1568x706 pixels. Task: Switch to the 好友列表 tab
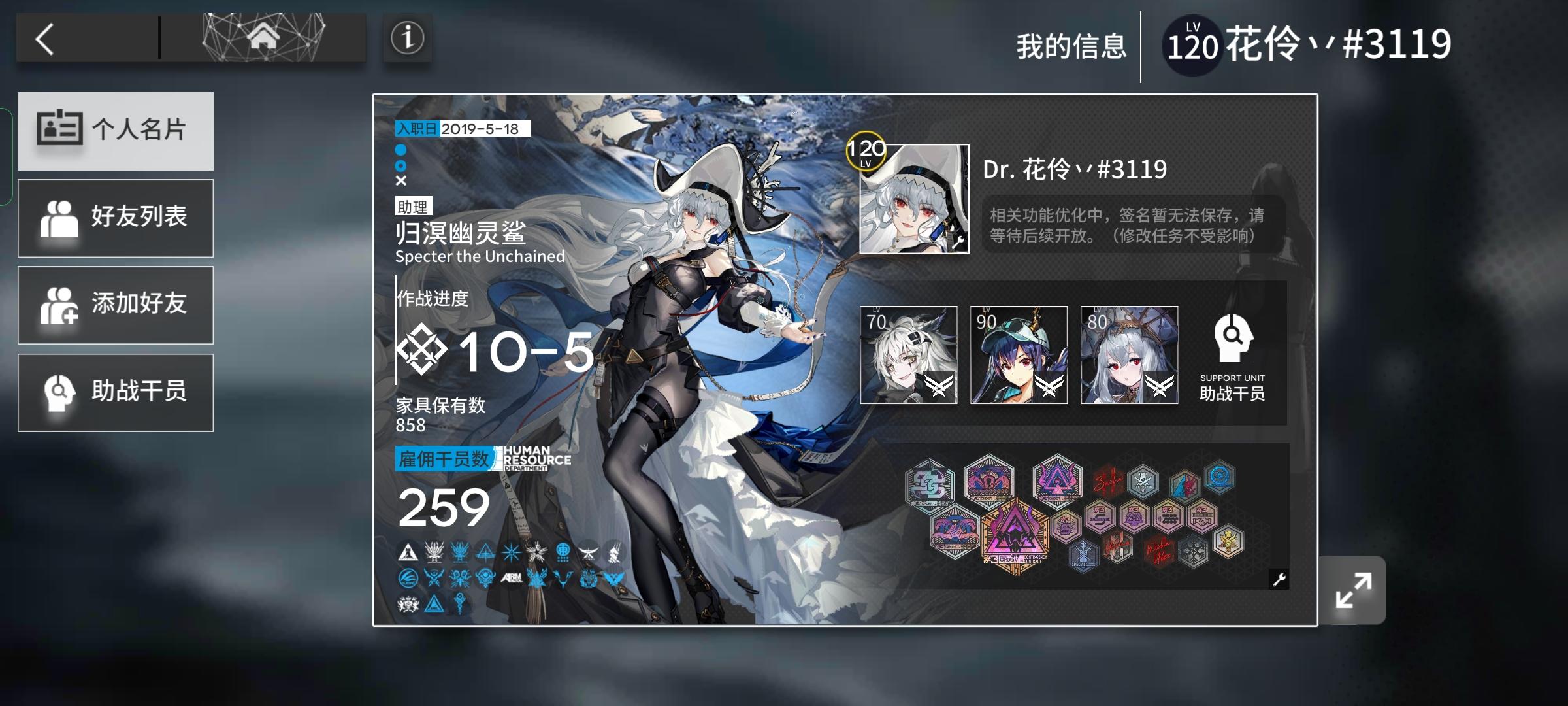pos(116,218)
